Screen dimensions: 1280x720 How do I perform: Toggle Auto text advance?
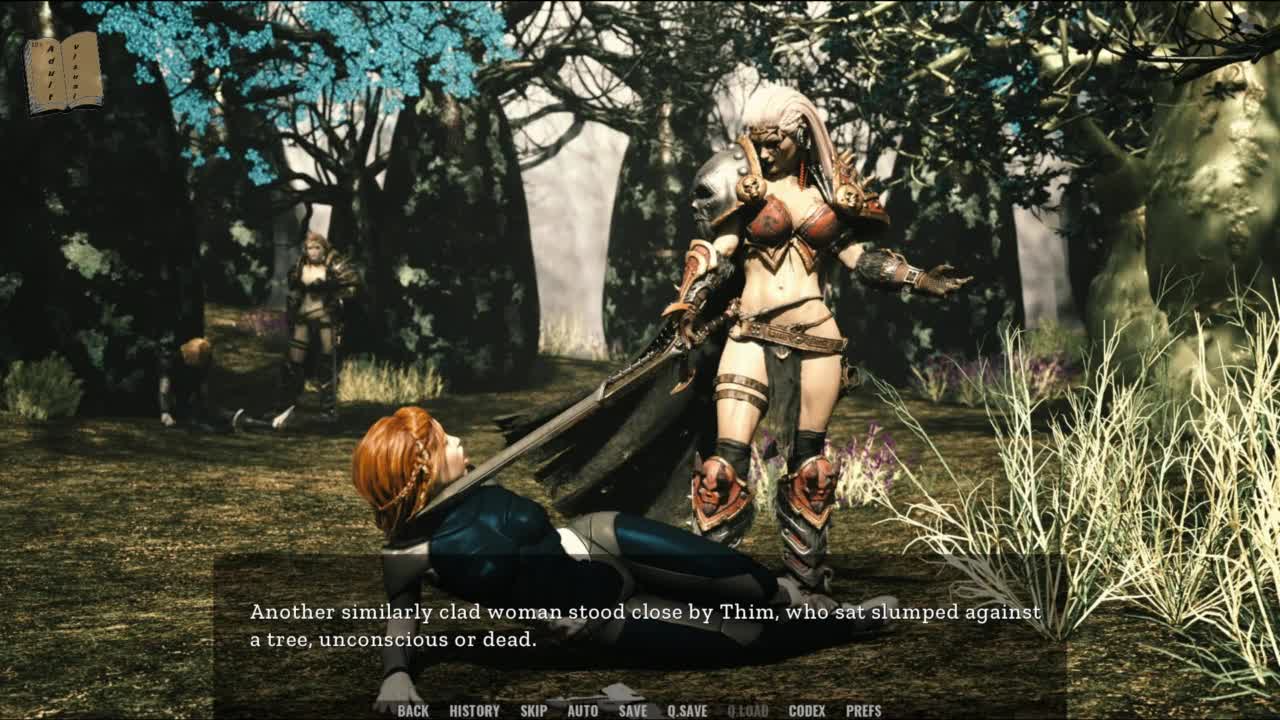(x=582, y=711)
